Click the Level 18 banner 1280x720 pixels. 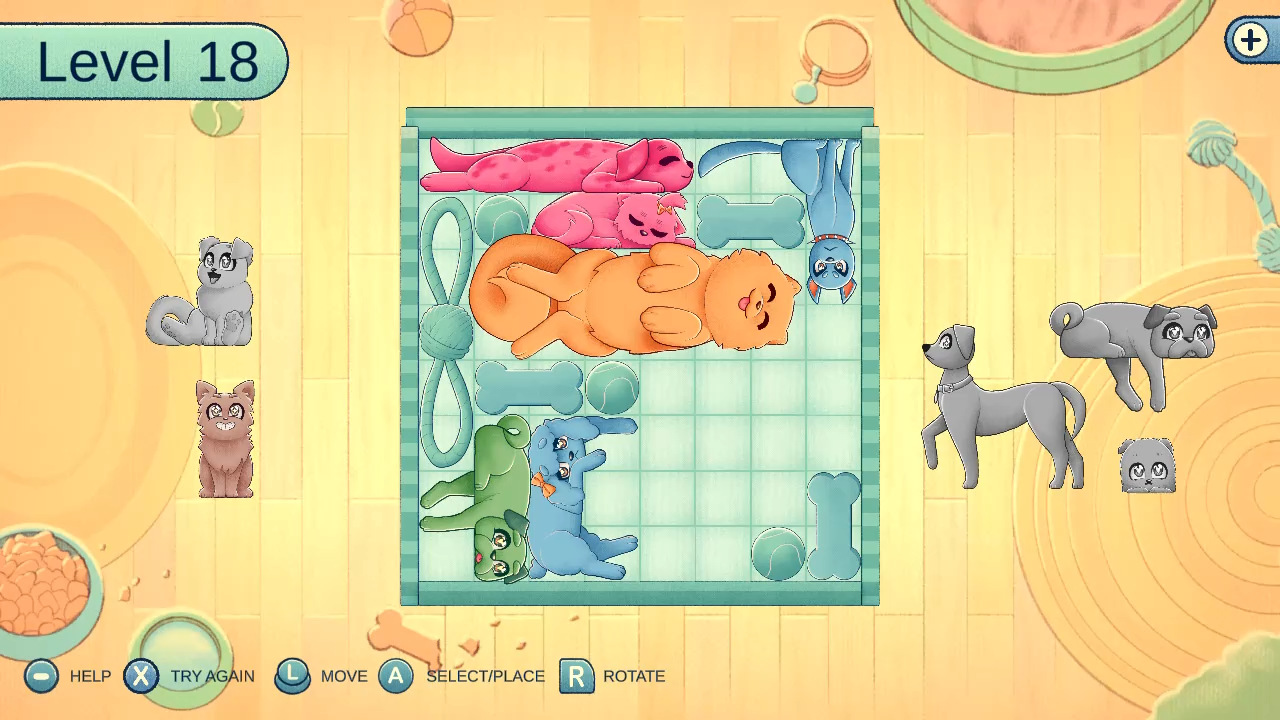[140, 60]
